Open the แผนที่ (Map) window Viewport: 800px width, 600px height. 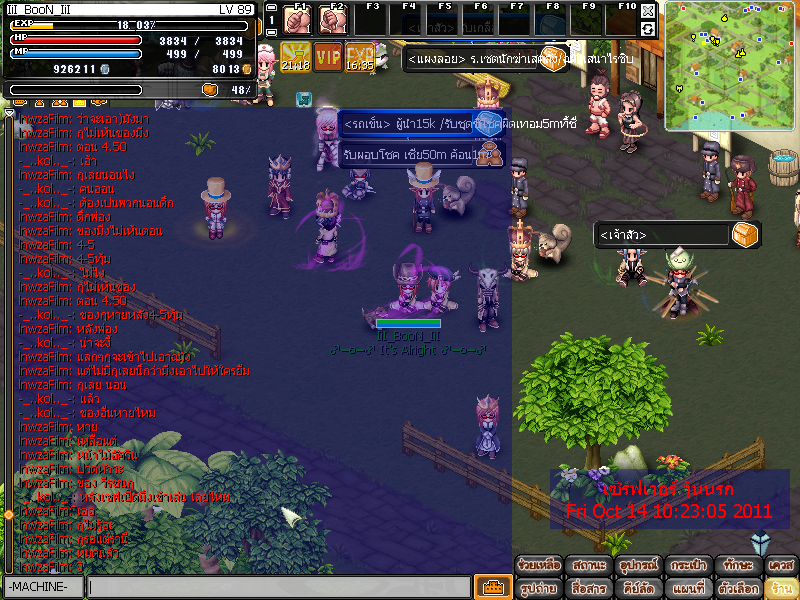click(x=686, y=587)
